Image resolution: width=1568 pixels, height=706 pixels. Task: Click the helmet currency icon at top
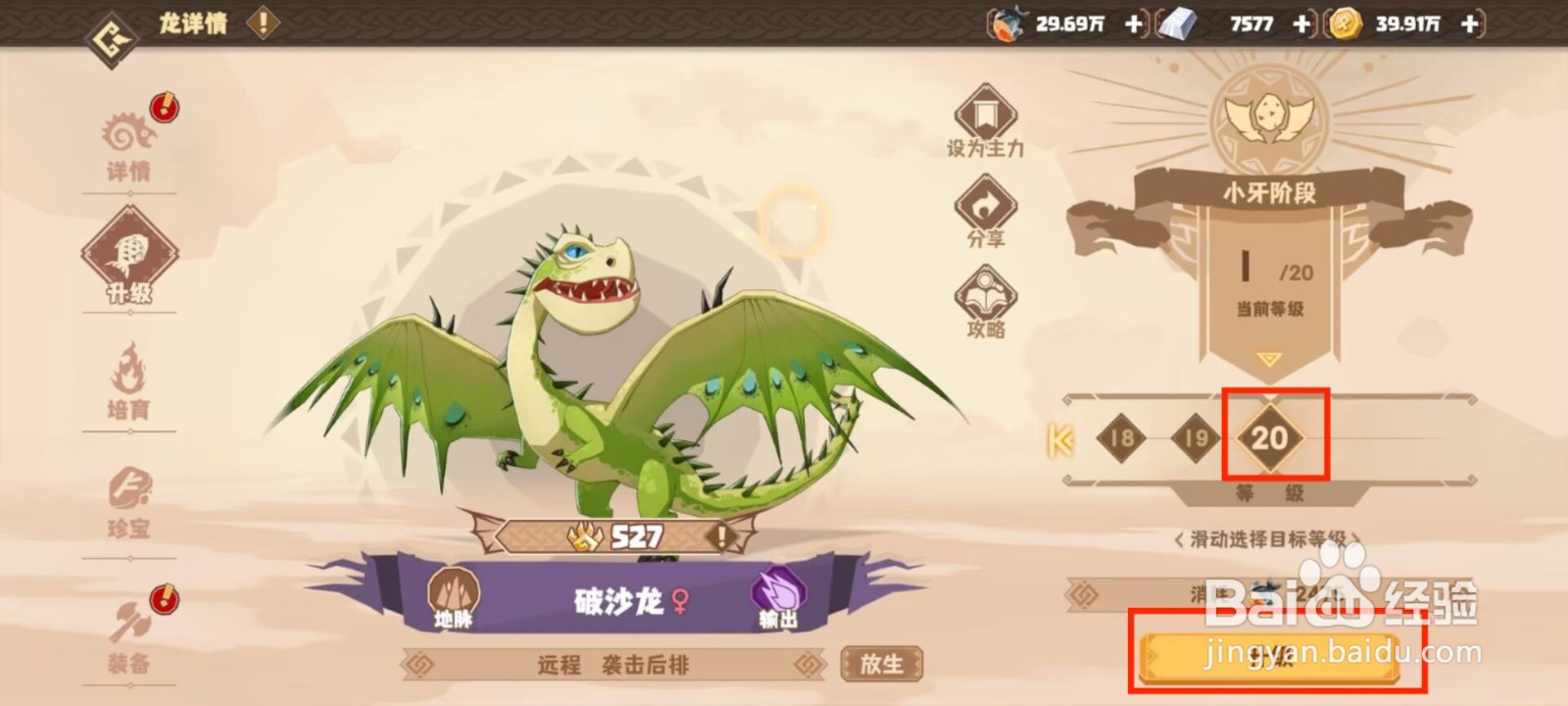coord(1009,24)
